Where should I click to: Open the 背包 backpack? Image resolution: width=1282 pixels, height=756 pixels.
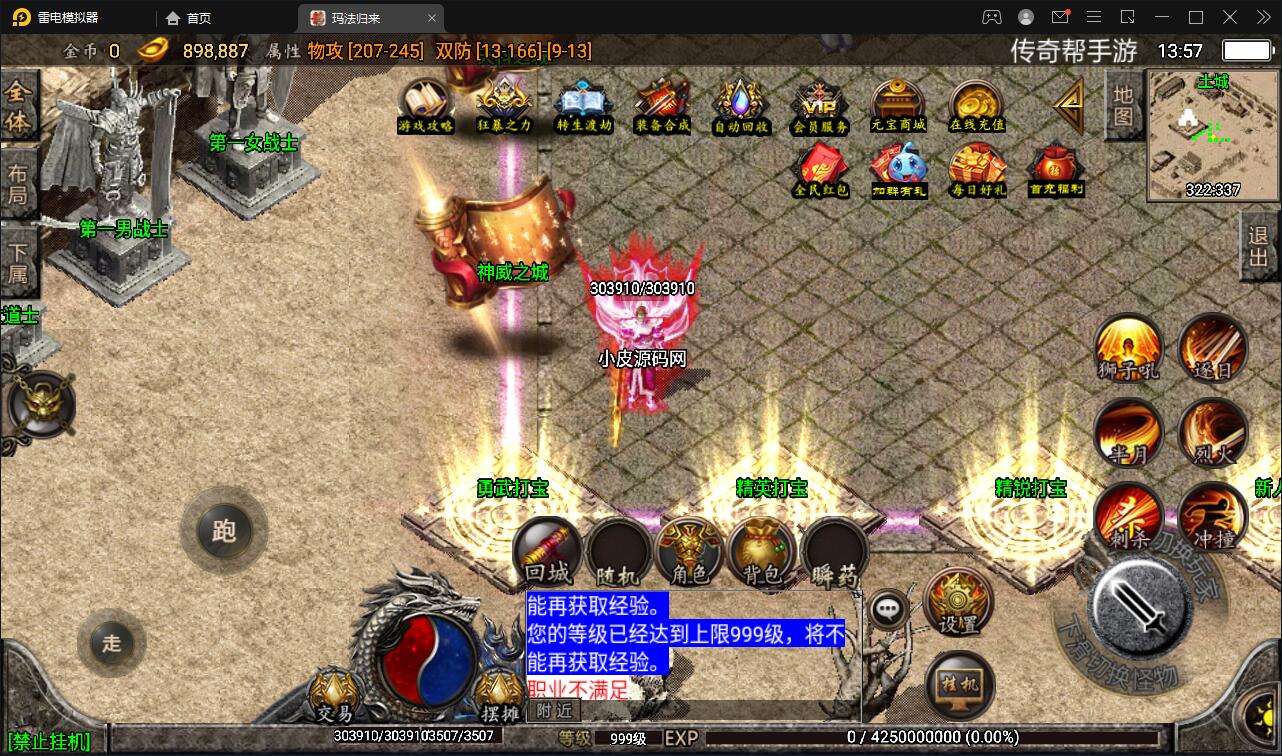point(760,551)
